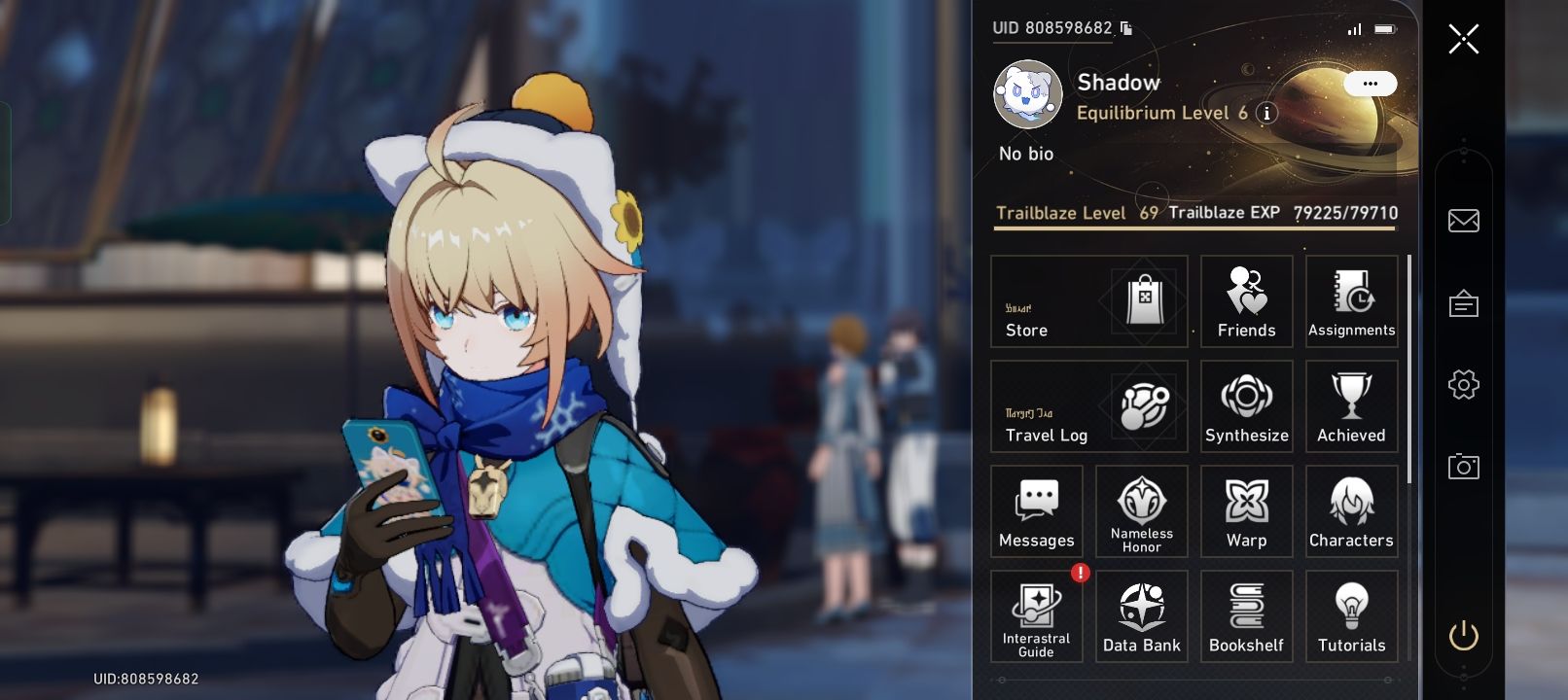View Achieved trophies
The height and width of the screenshot is (700, 1568).
coord(1351,405)
